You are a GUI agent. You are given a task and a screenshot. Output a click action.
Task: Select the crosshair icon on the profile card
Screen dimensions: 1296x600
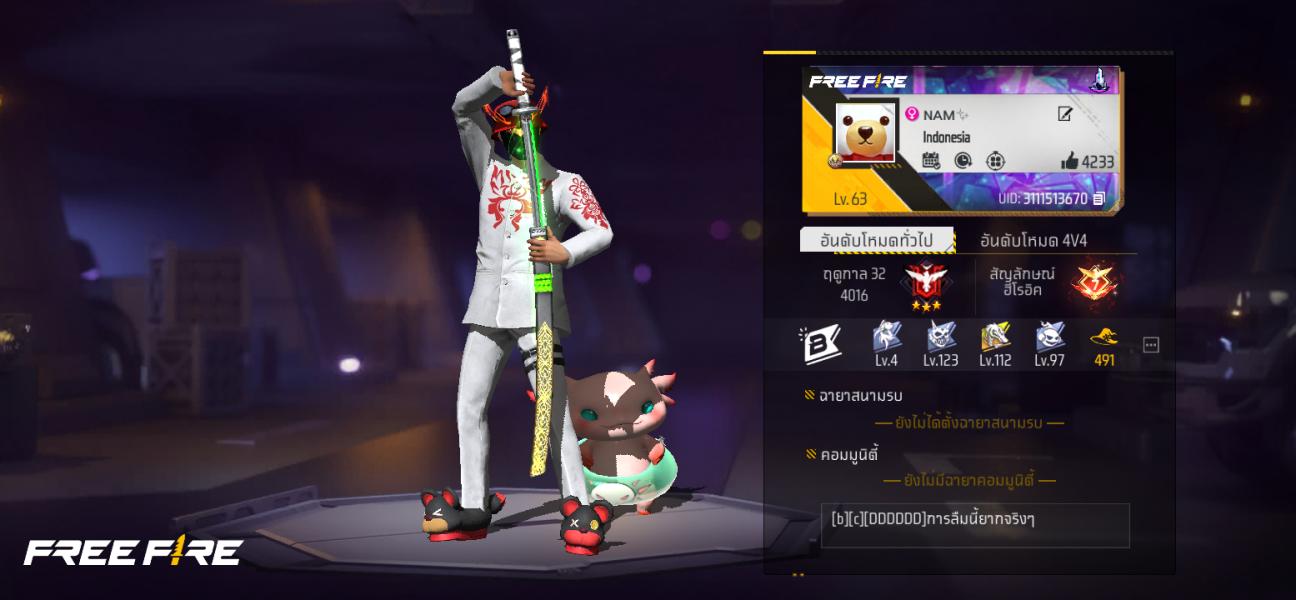pyautogui.click(x=995, y=161)
